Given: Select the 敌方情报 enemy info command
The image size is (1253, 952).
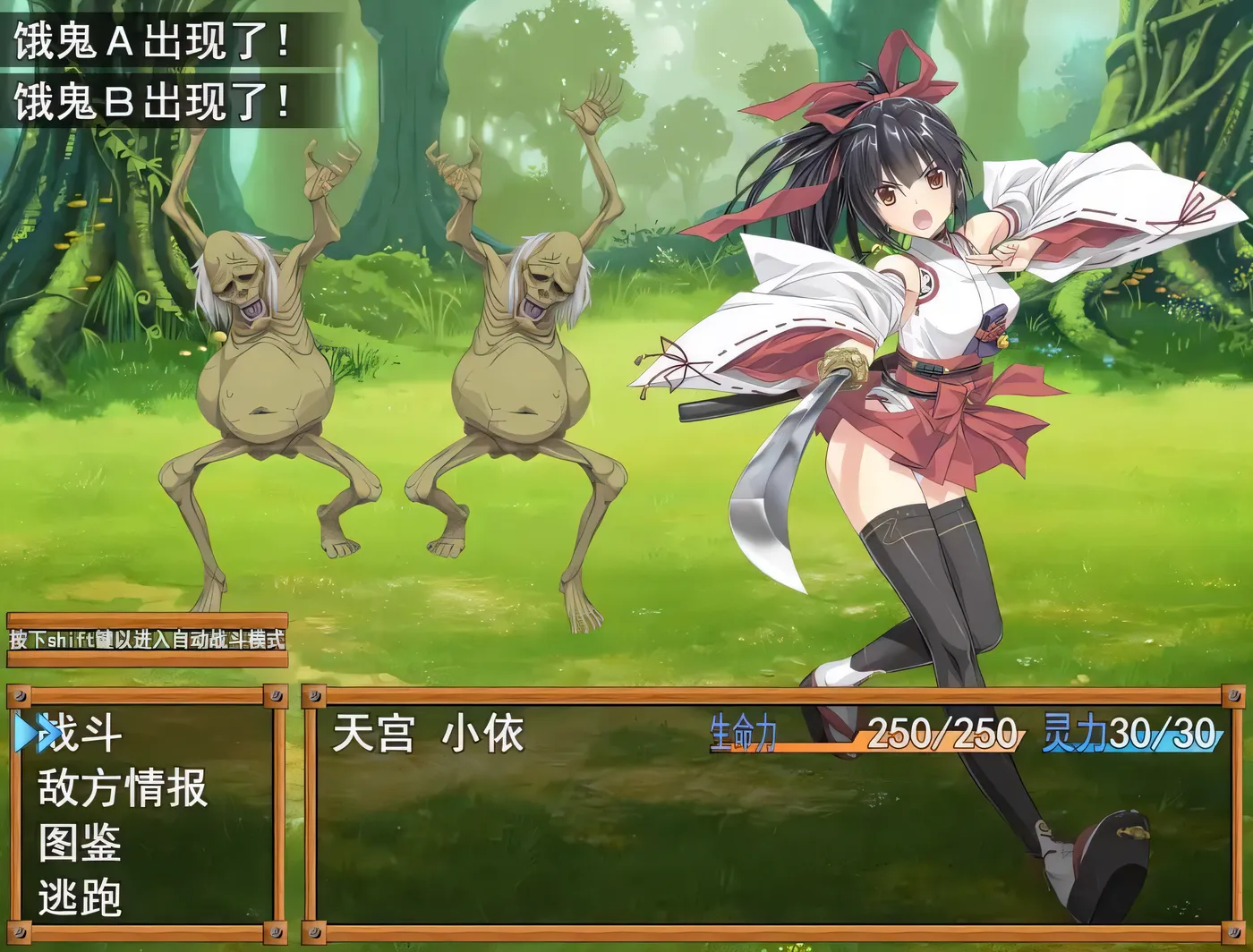Looking at the screenshot, I should pos(121,787).
